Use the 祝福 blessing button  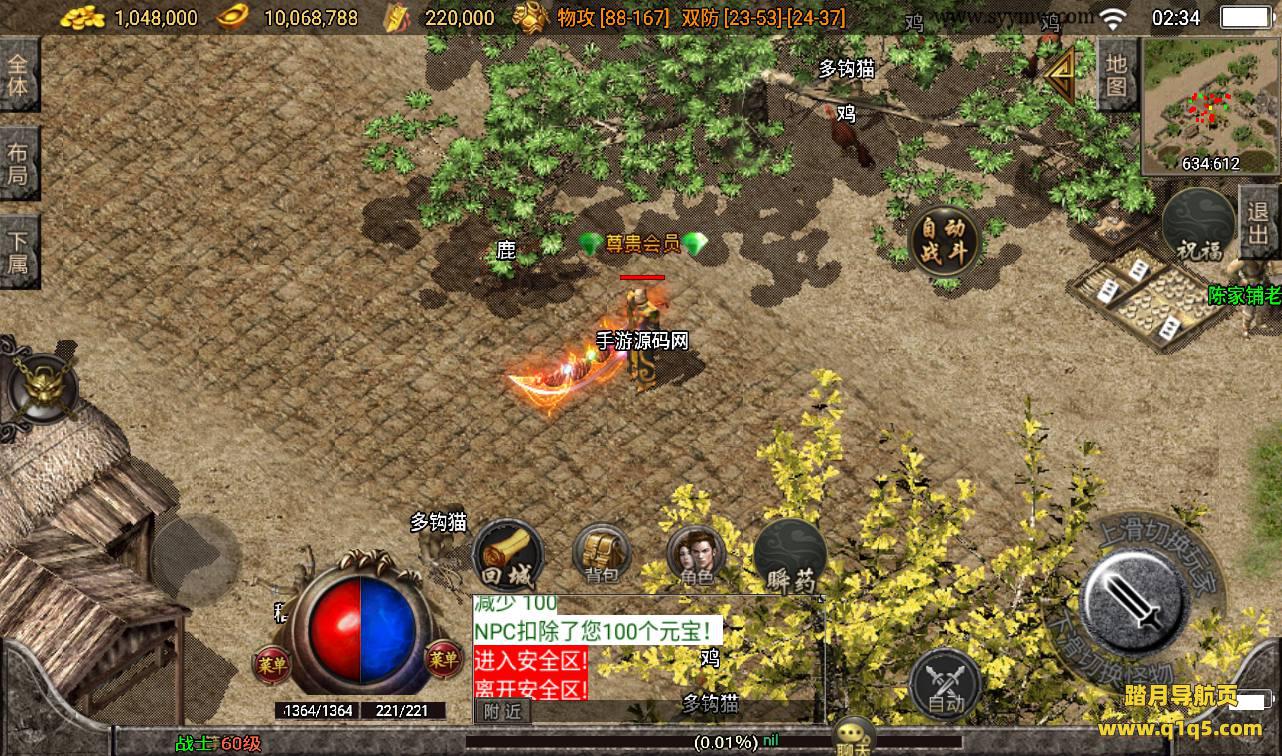point(1199,226)
